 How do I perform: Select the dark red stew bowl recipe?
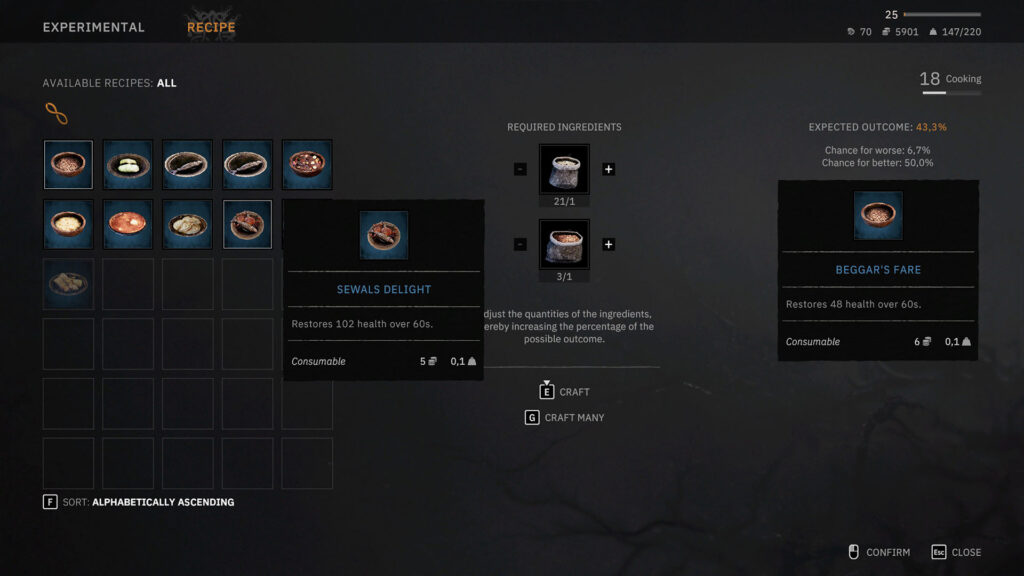(307, 165)
